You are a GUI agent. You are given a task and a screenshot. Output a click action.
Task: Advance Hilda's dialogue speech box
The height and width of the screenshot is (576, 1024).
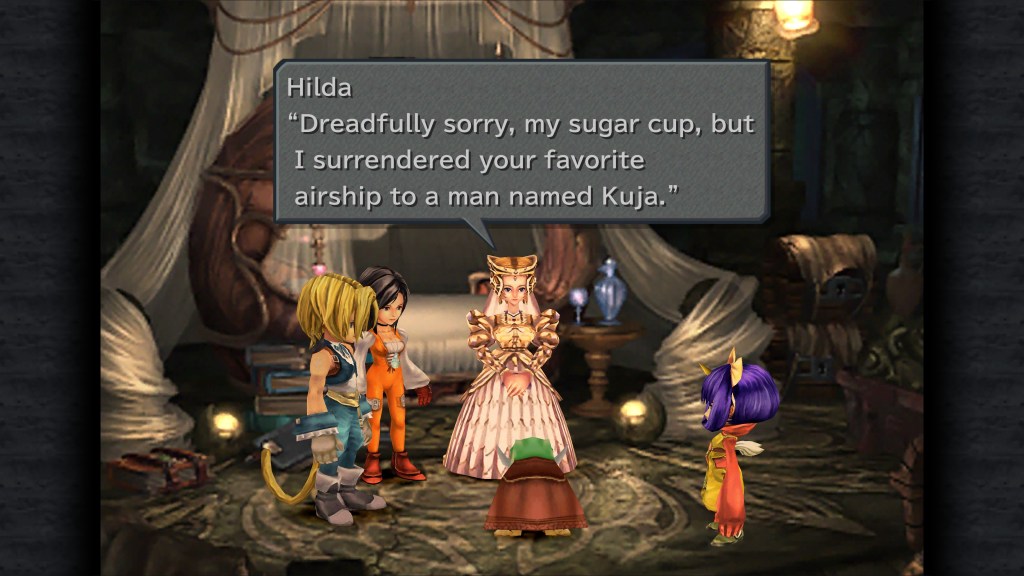(x=521, y=141)
